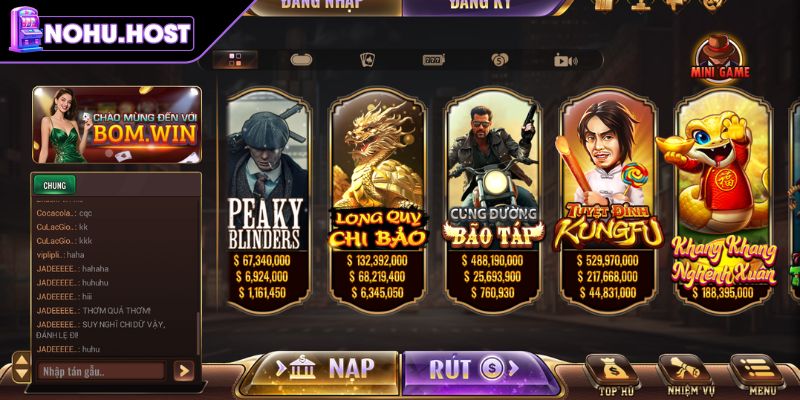
Task: Focus the chat message input field
Action: click(x=102, y=371)
